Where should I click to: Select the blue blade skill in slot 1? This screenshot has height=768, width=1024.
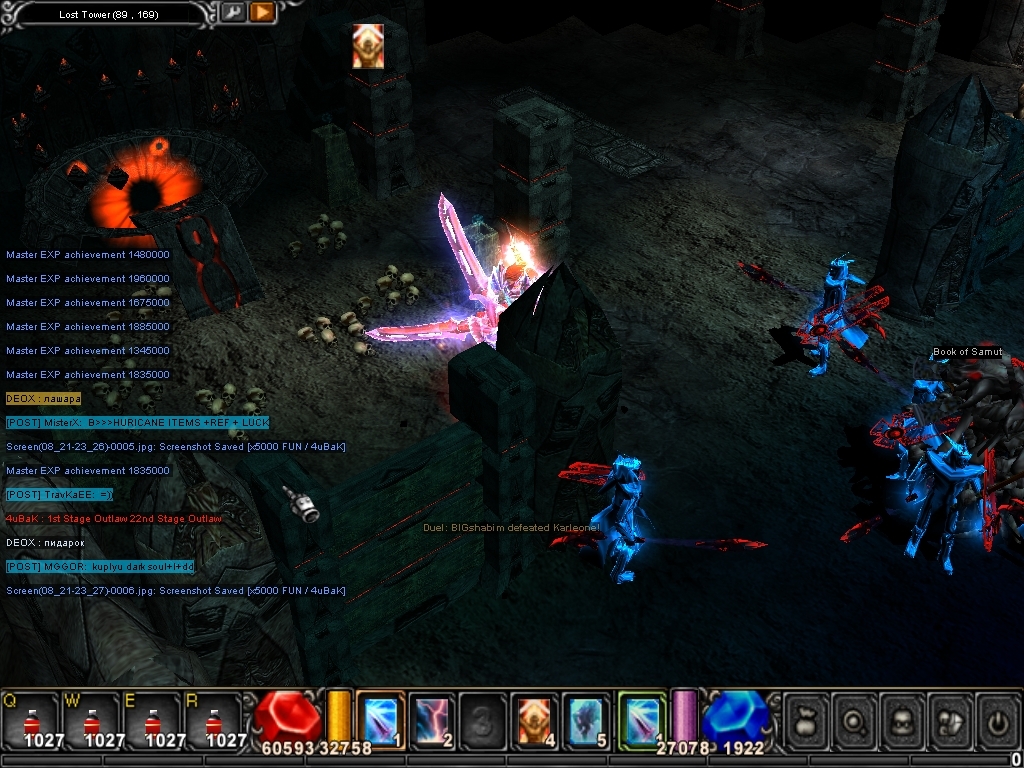tap(380, 720)
